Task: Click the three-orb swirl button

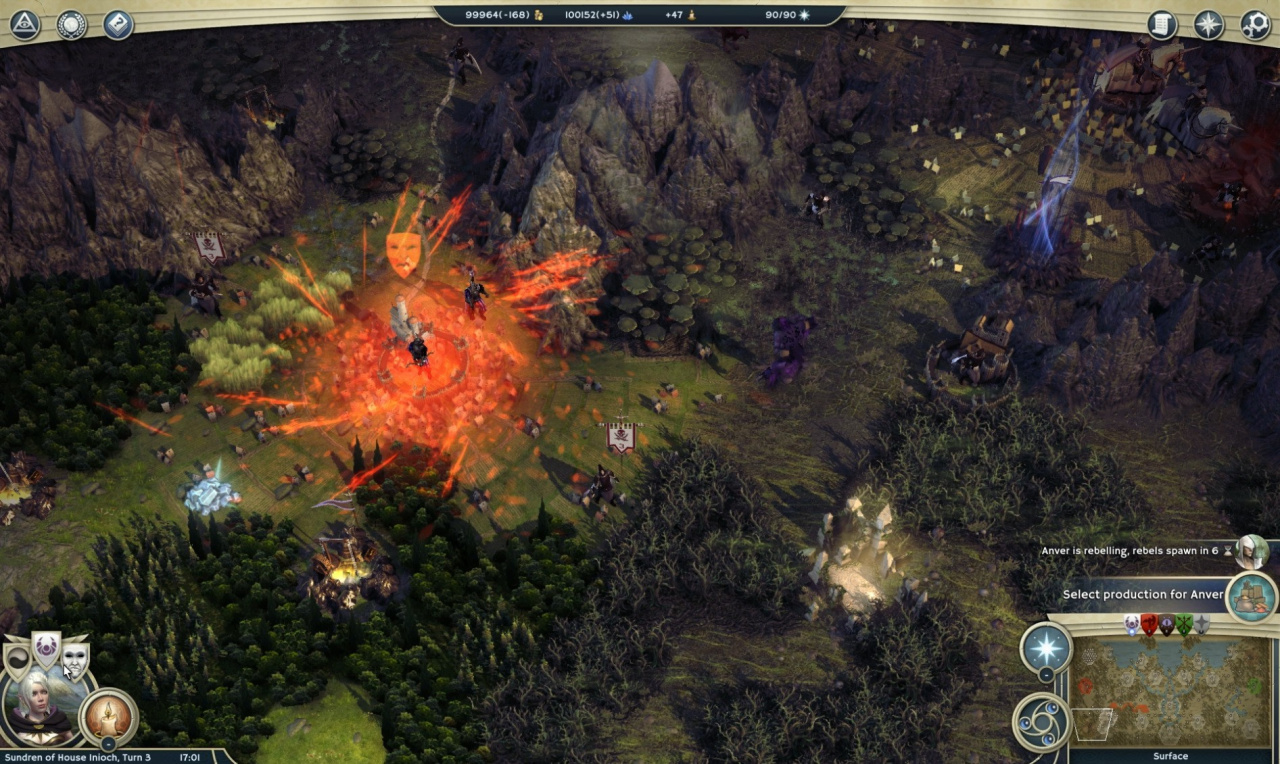Action: point(1040,721)
